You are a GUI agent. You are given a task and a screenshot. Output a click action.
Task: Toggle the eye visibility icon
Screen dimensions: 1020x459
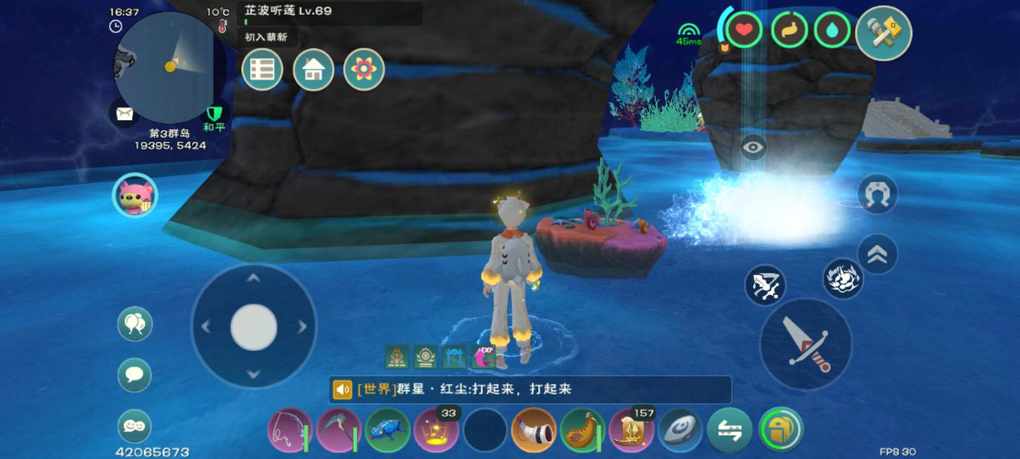click(753, 147)
